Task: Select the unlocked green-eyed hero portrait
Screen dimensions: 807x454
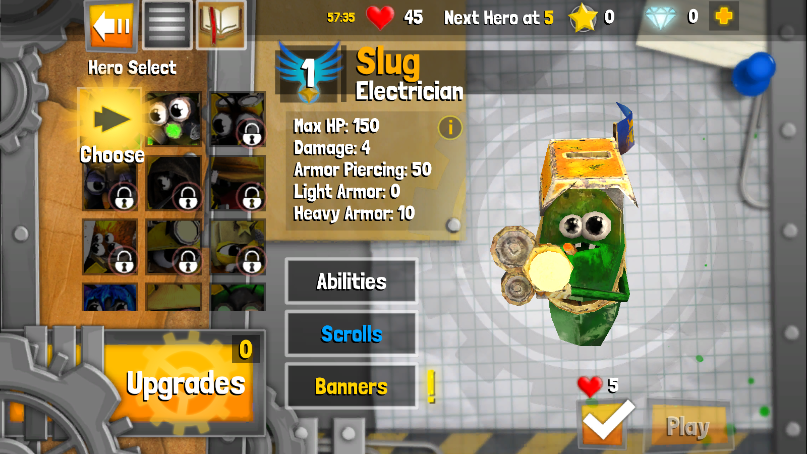Action: (x=174, y=119)
